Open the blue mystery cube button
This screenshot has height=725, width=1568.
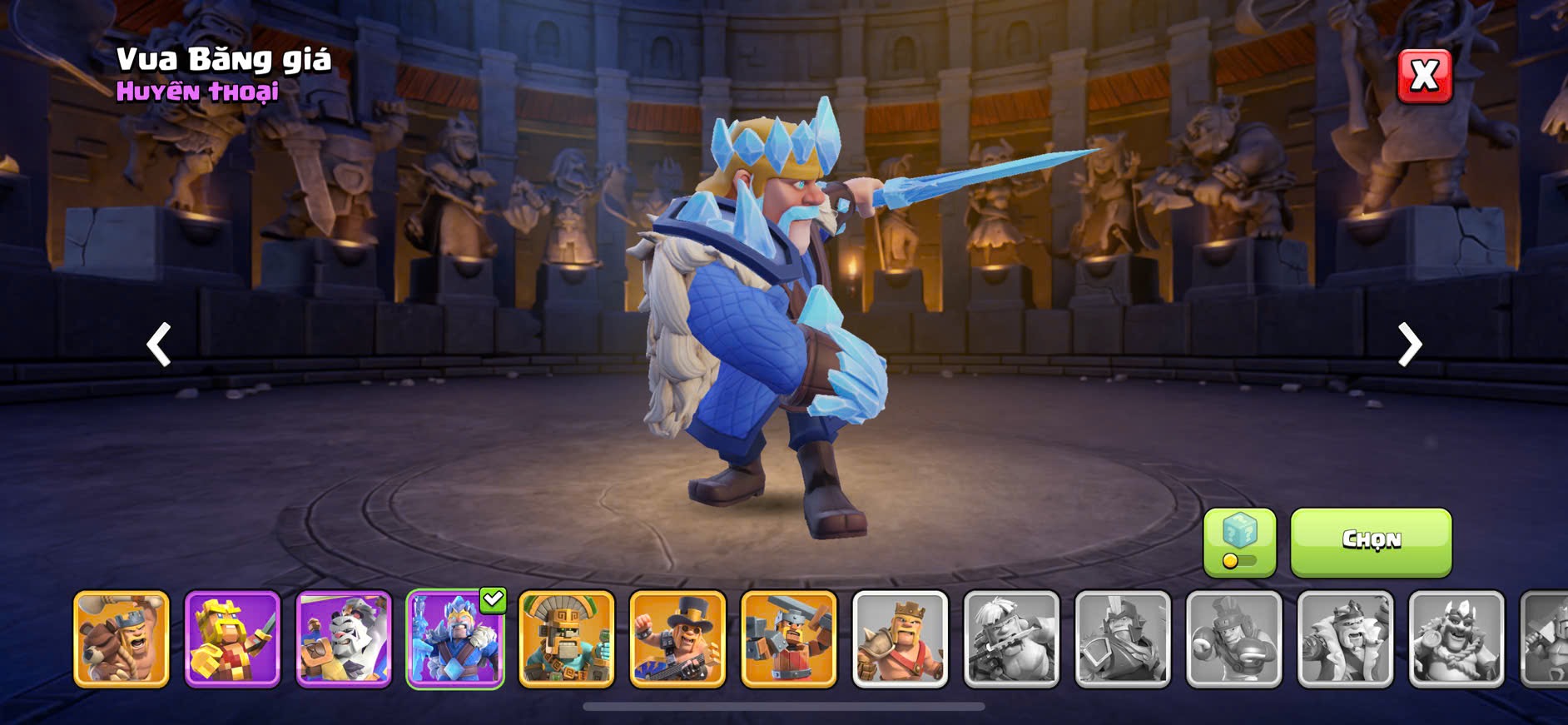coord(1239,542)
